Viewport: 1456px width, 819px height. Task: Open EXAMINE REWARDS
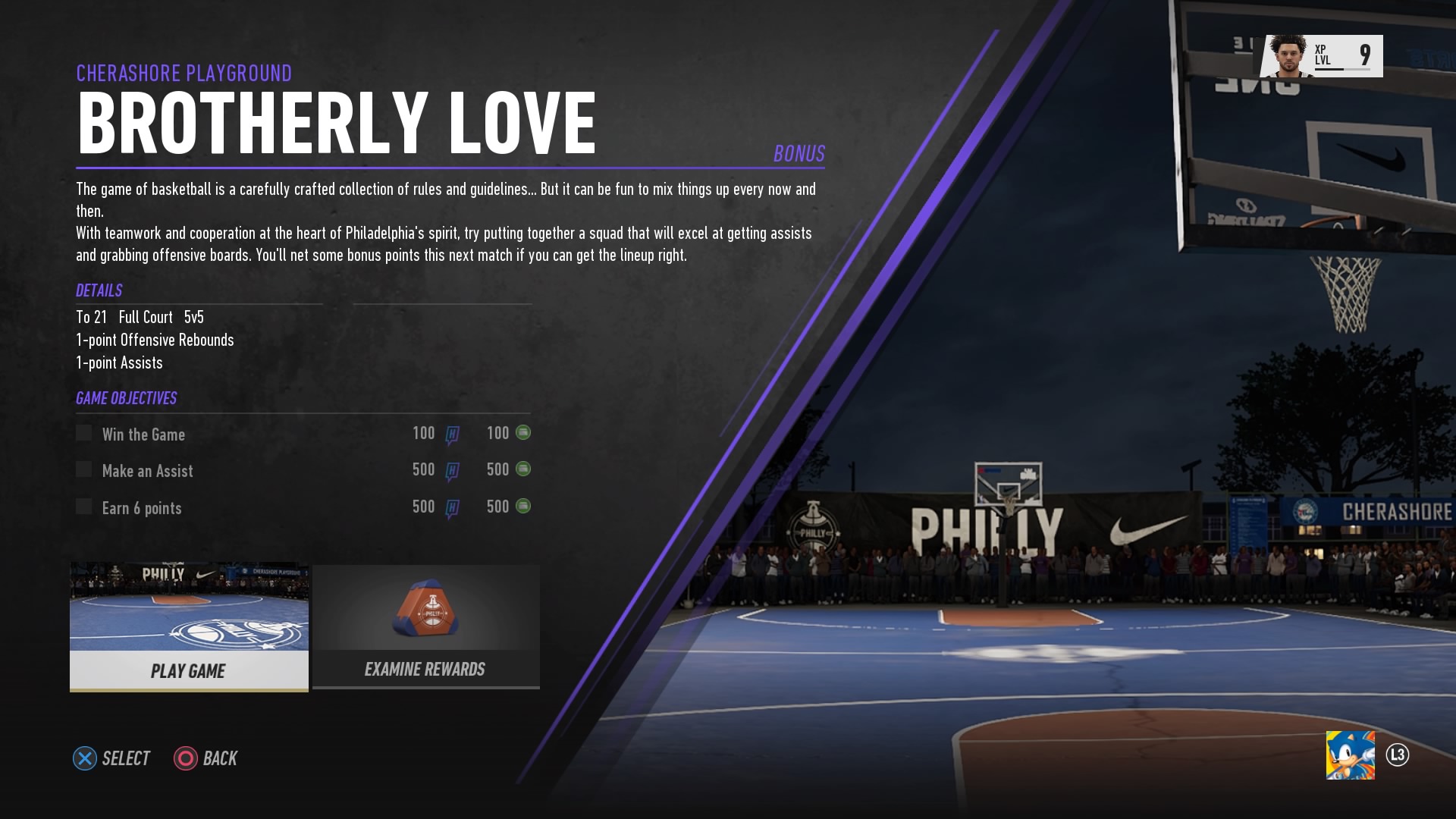coord(425,670)
